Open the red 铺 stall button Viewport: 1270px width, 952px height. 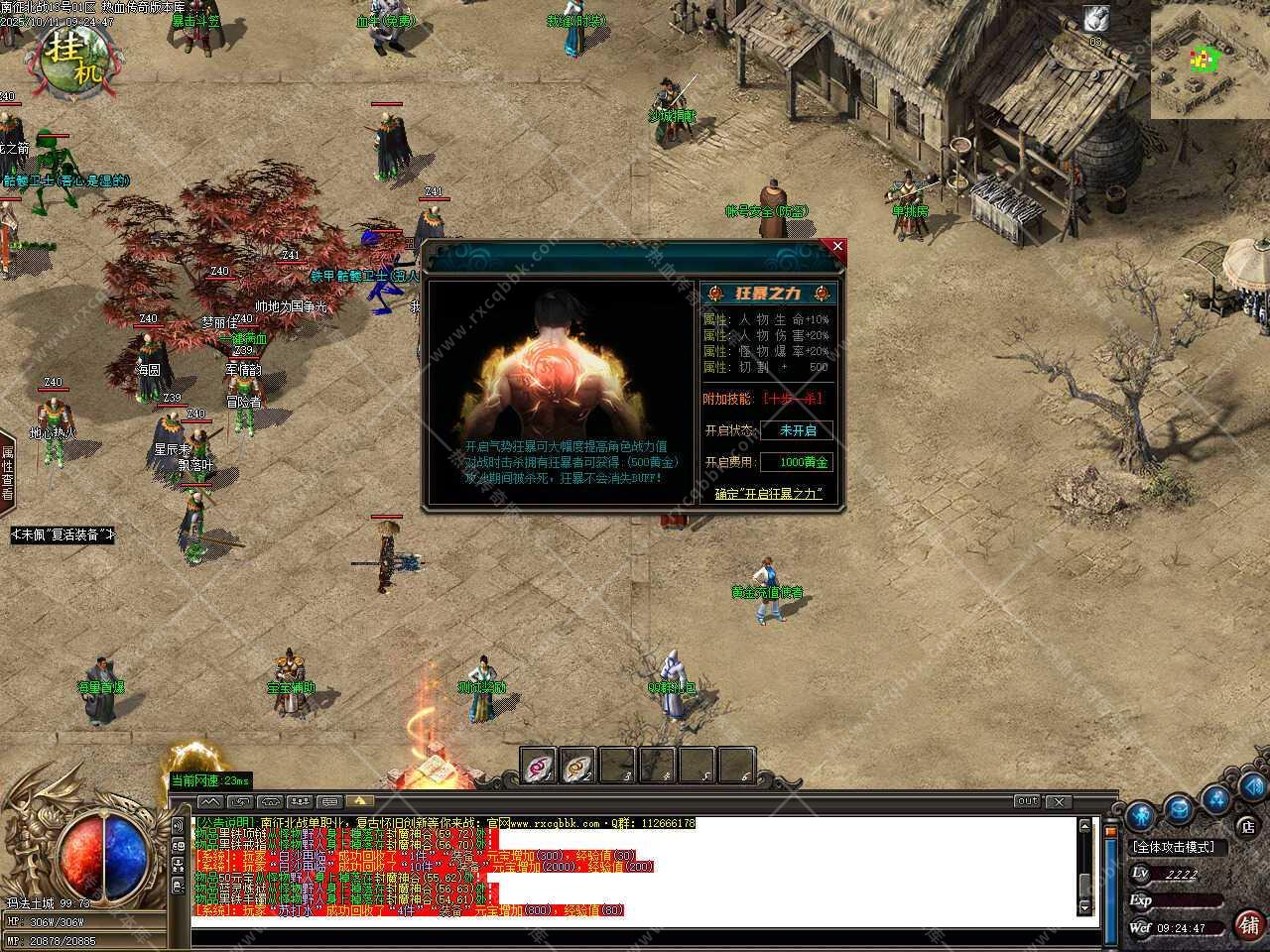tap(1247, 924)
